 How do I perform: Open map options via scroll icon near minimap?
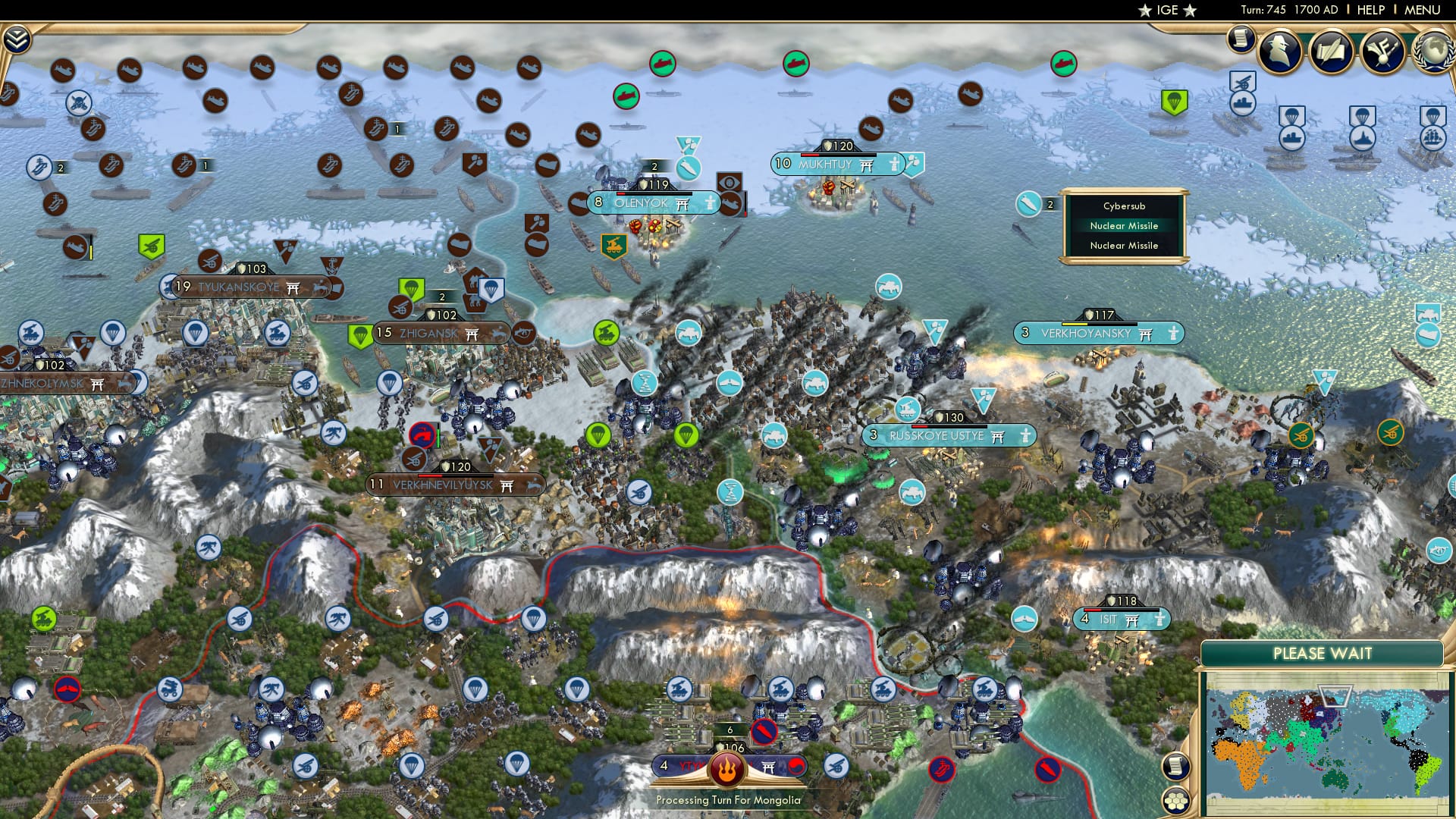point(1175,766)
